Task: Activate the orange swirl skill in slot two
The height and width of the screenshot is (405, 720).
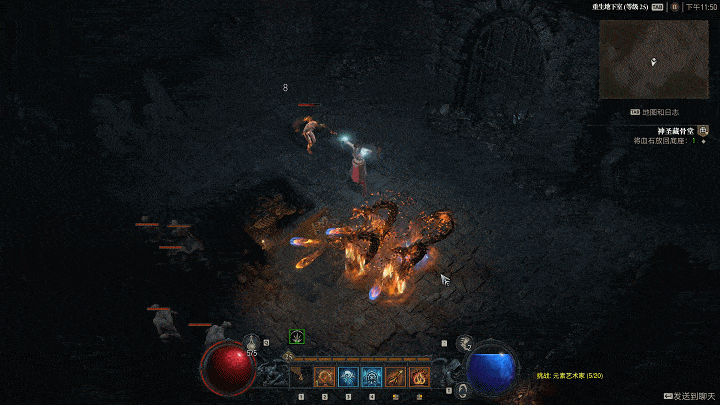Action: click(324, 378)
